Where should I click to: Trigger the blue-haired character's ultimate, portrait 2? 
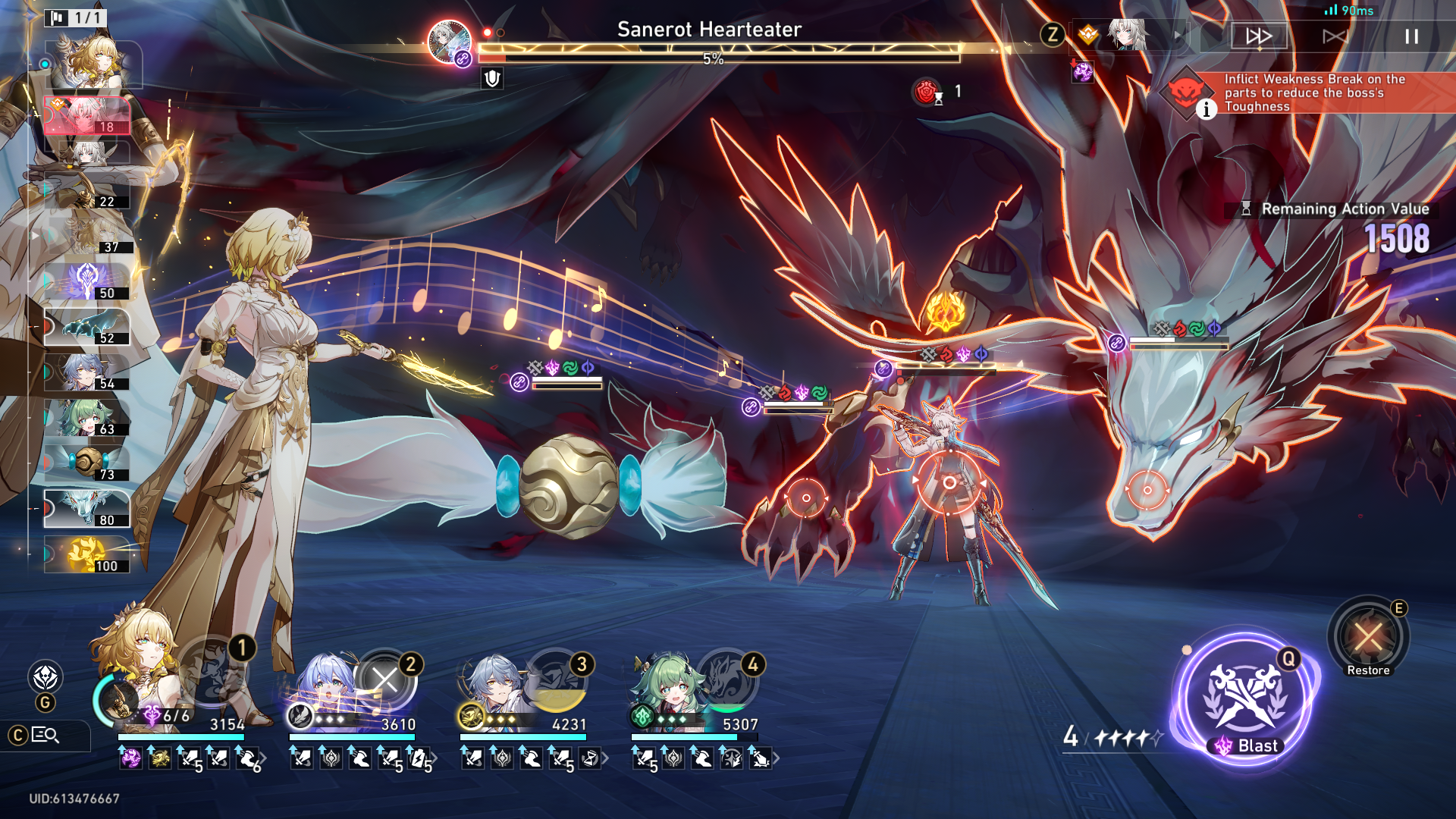point(385,680)
